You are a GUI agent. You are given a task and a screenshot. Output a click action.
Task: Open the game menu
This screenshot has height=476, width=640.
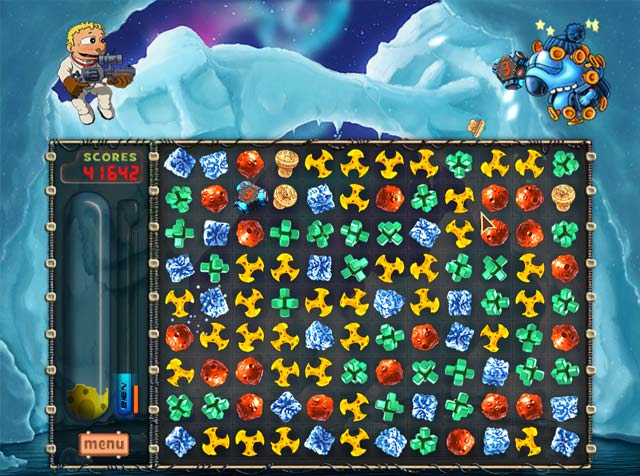(104, 442)
